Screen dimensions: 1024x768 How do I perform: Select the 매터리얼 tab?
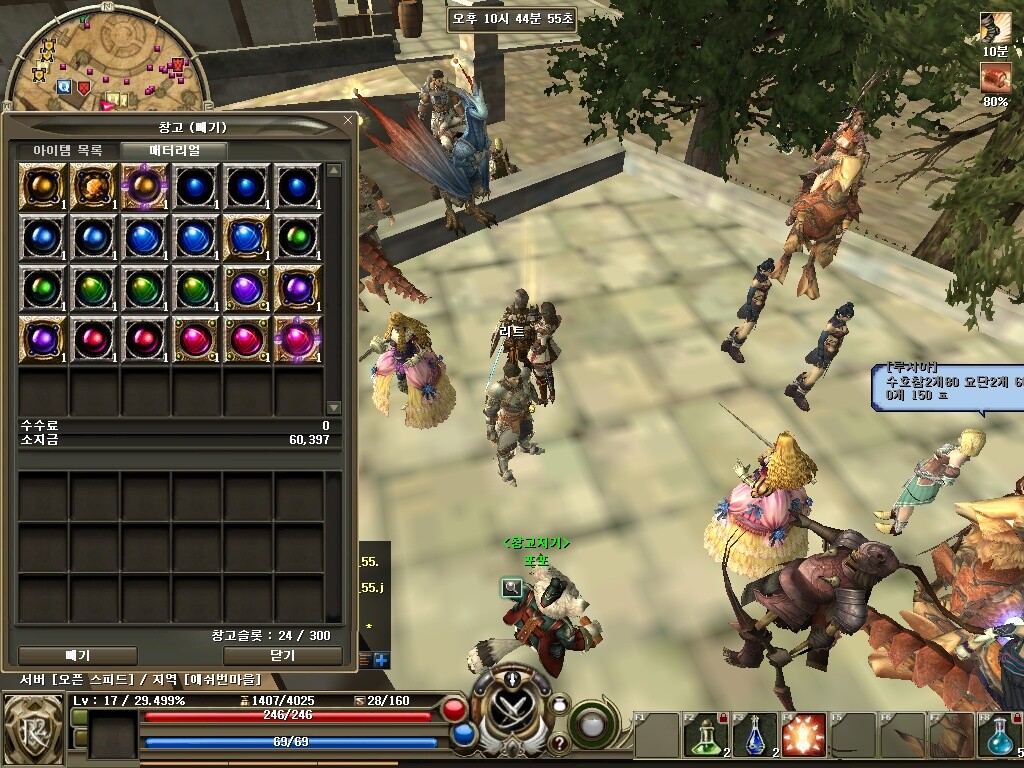(175, 150)
